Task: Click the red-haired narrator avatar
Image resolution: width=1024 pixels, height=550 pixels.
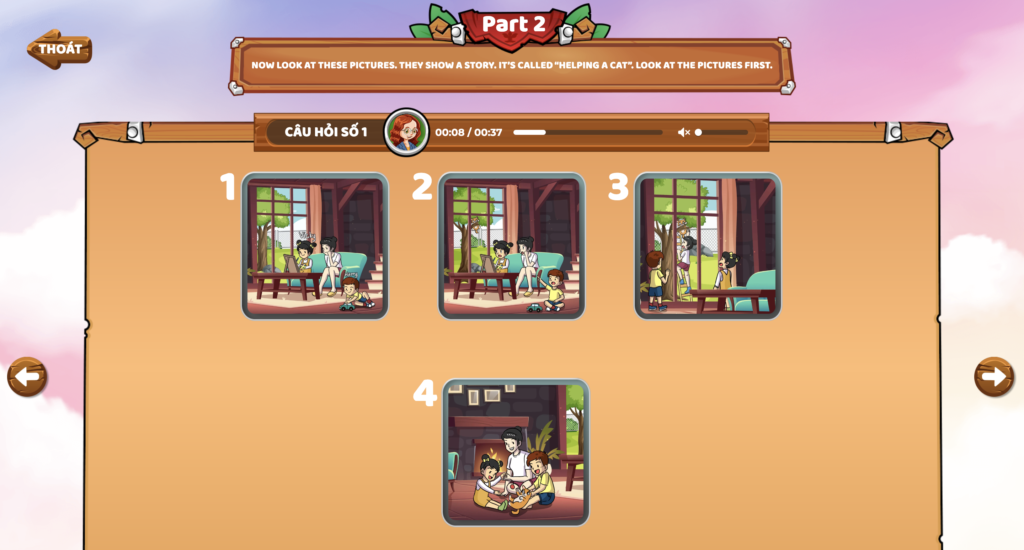Action: coord(406,132)
